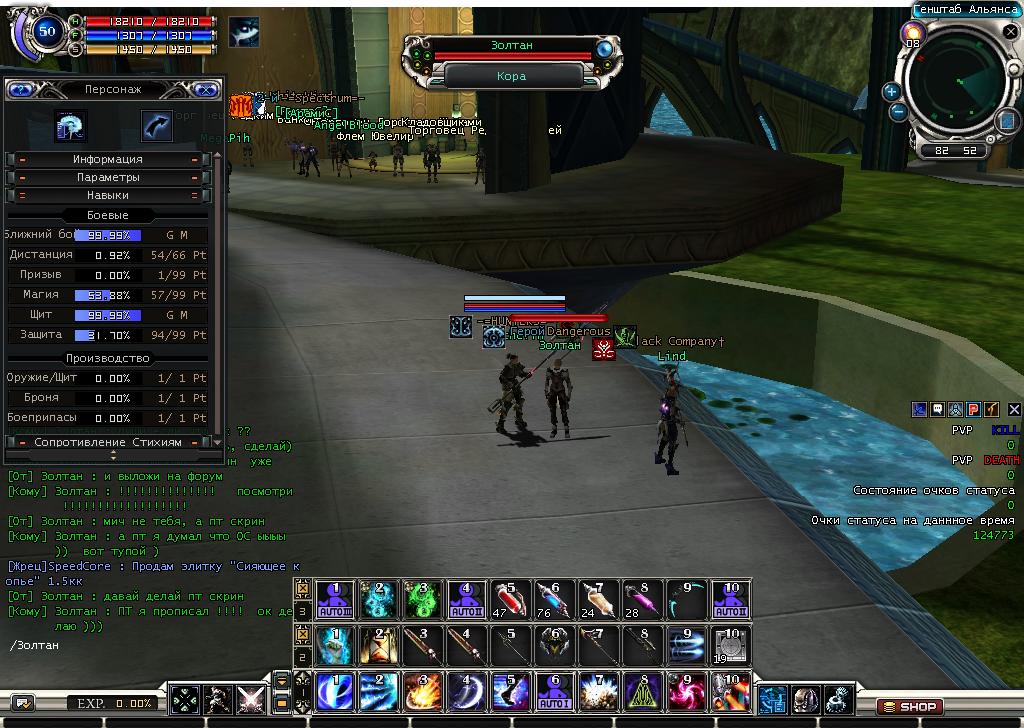
Task: Open the blue map button beside radar
Action: (1006, 121)
